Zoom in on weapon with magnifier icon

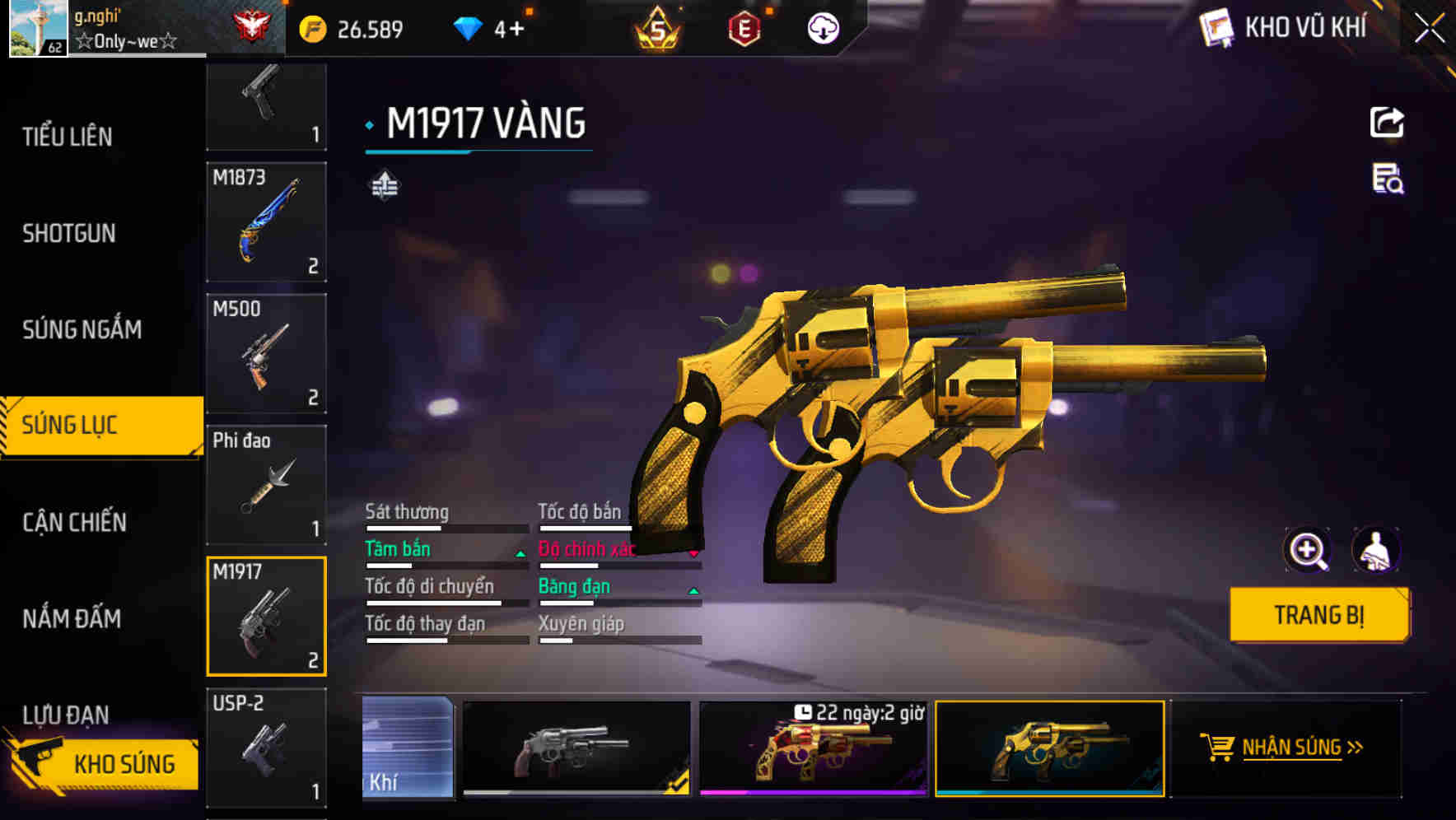click(1307, 550)
